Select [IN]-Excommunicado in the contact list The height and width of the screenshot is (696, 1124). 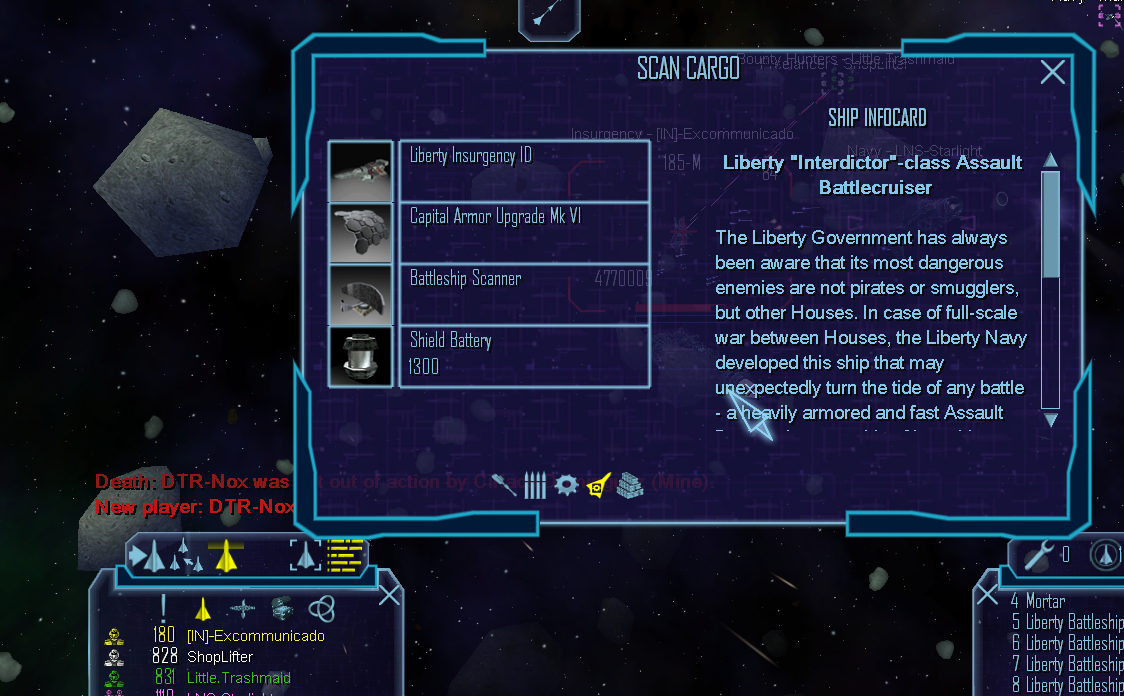click(x=255, y=636)
